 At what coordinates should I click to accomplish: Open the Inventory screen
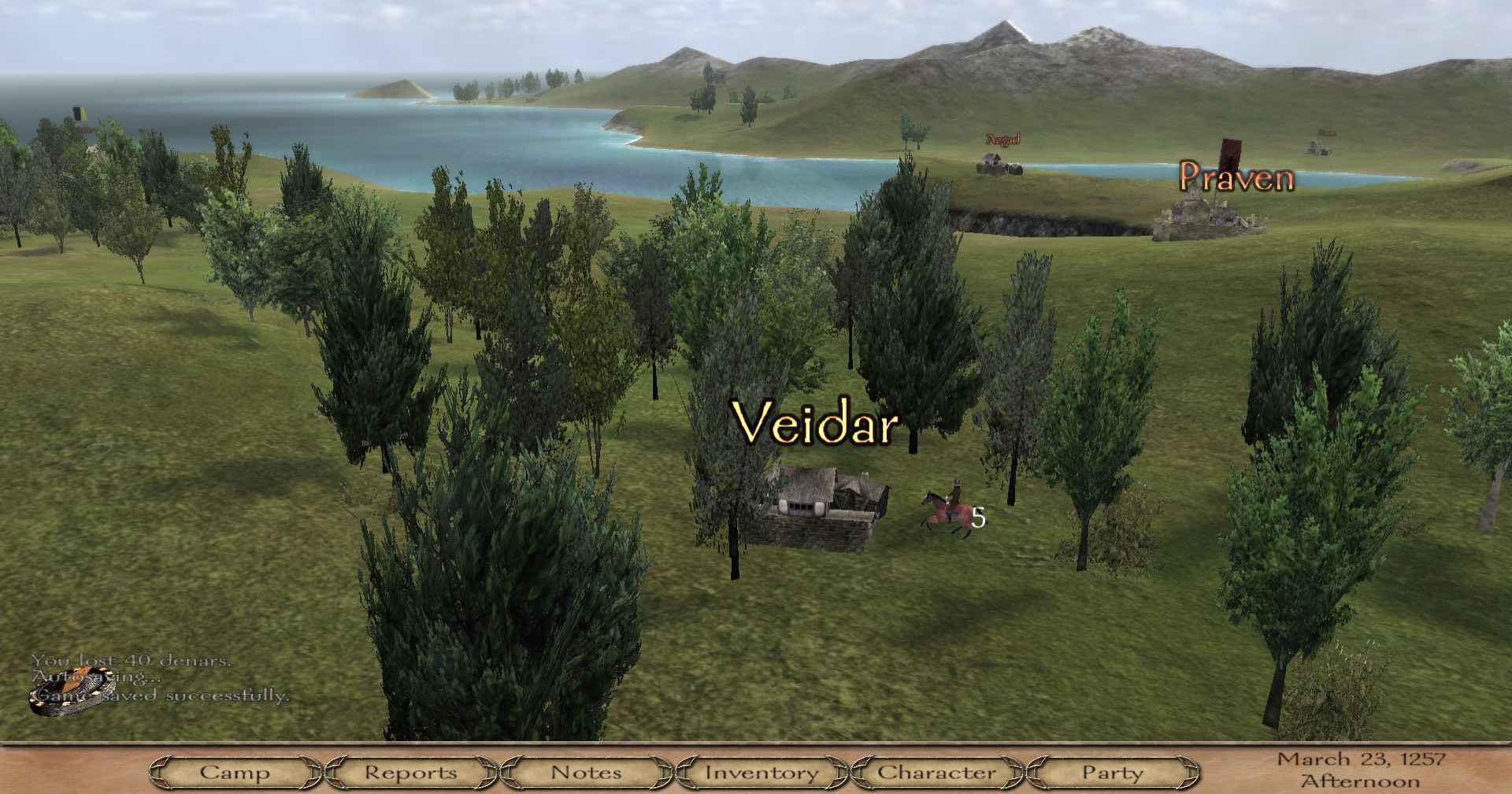tap(762, 773)
